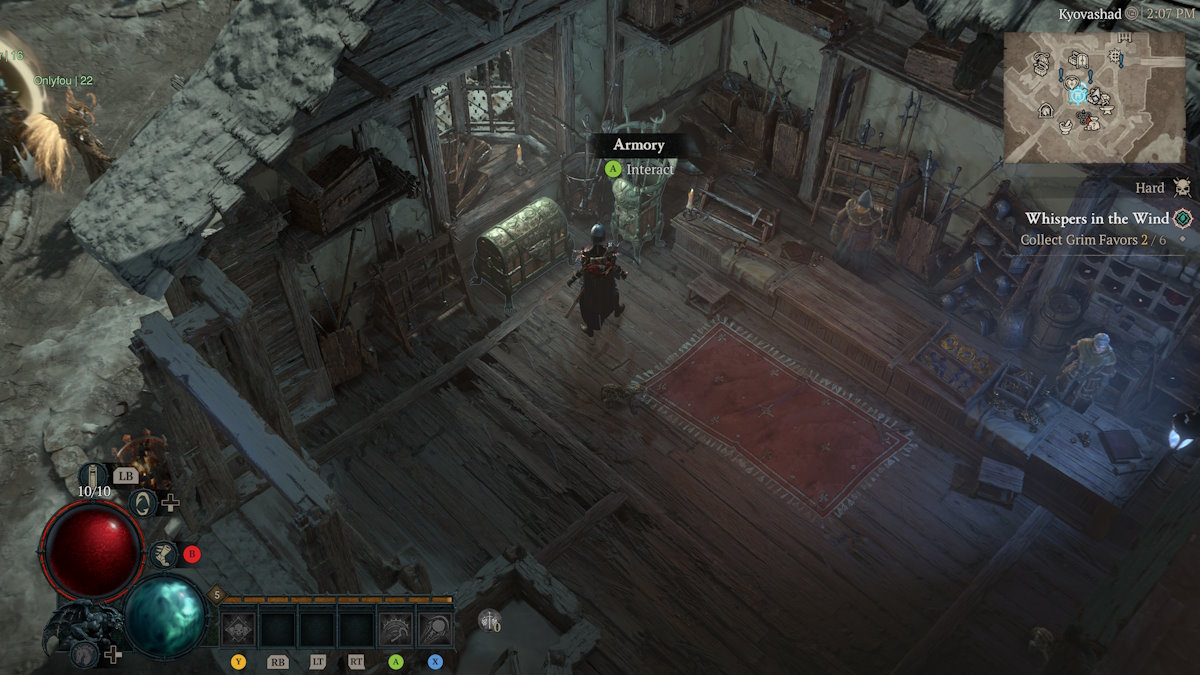Click the Hard difficulty skull icon
The height and width of the screenshot is (675, 1200).
pyautogui.click(x=1183, y=188)
